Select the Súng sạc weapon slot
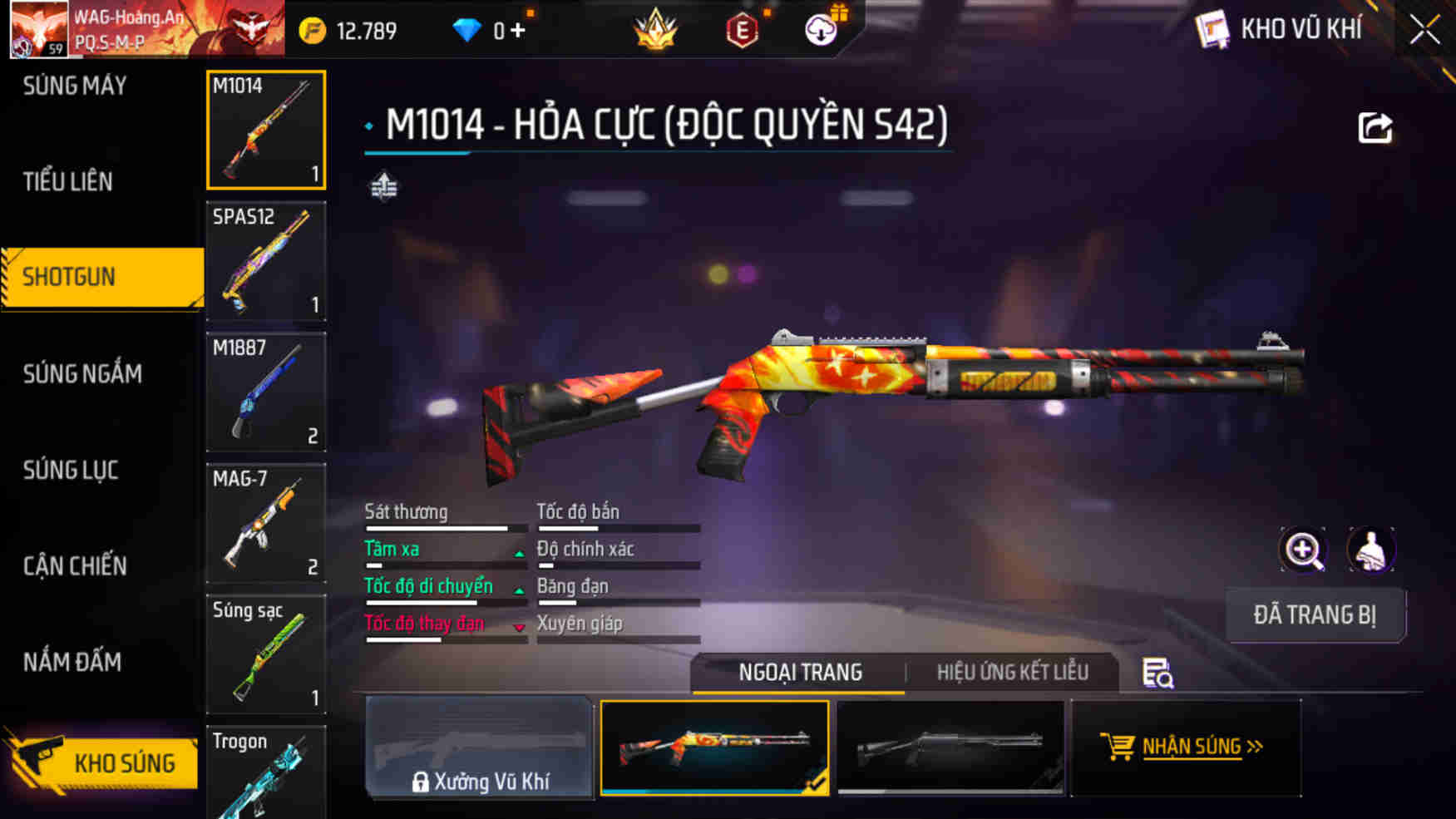Viewport: 1456px width, 819px height. [266, 654]
